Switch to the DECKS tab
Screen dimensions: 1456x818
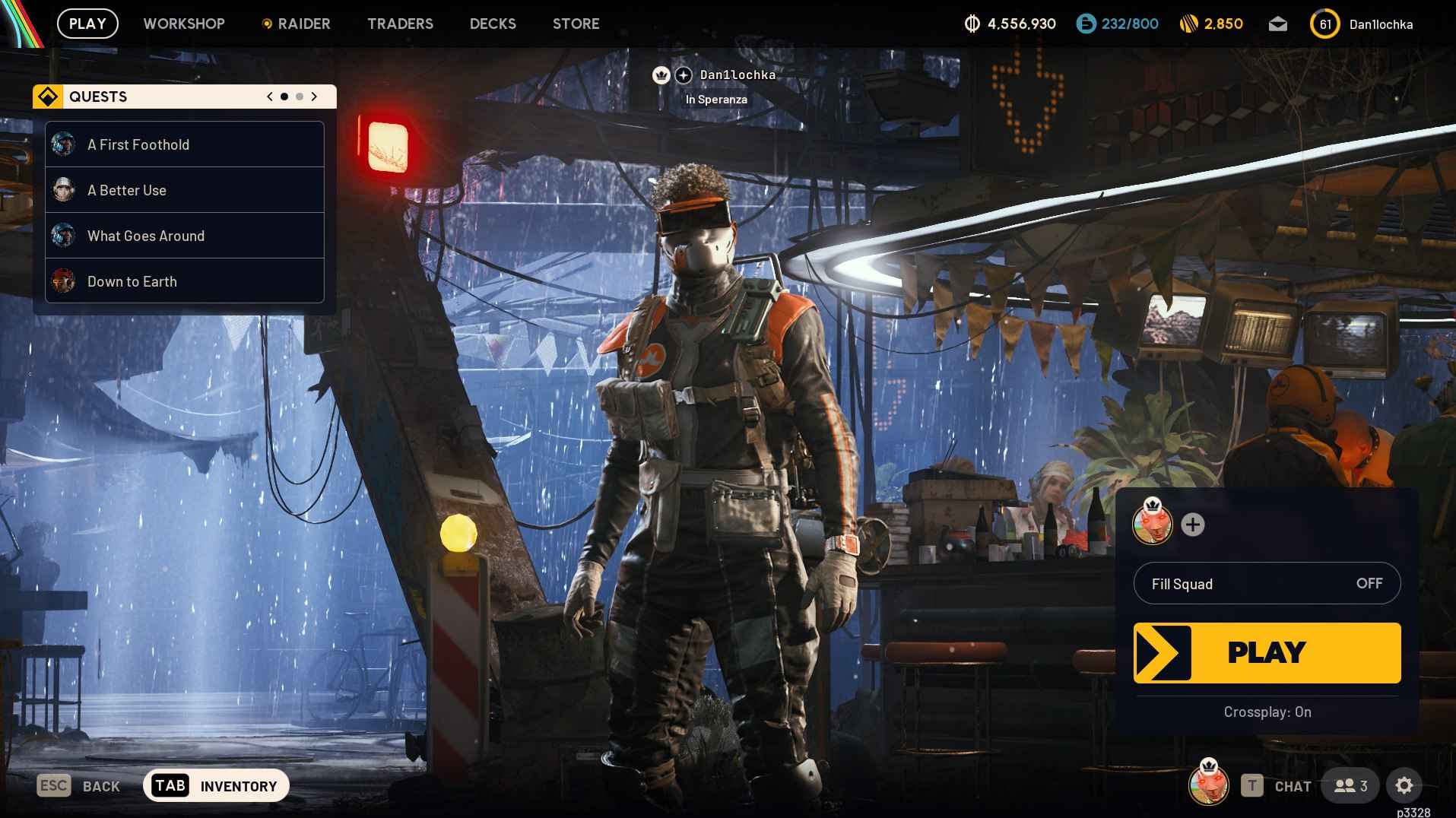coord(492,24)
